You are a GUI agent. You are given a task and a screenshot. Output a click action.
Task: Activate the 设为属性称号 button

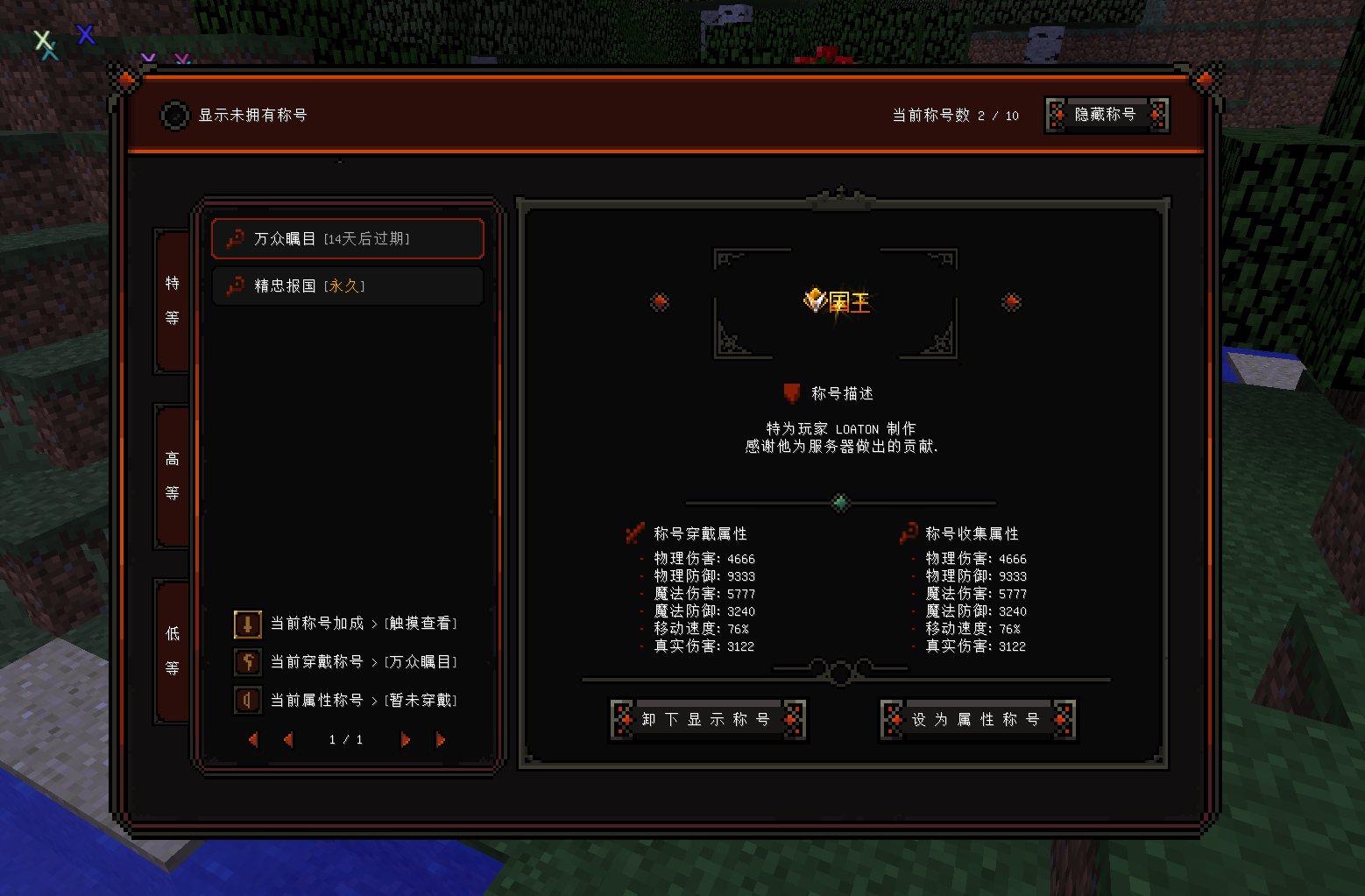(978, 720)
